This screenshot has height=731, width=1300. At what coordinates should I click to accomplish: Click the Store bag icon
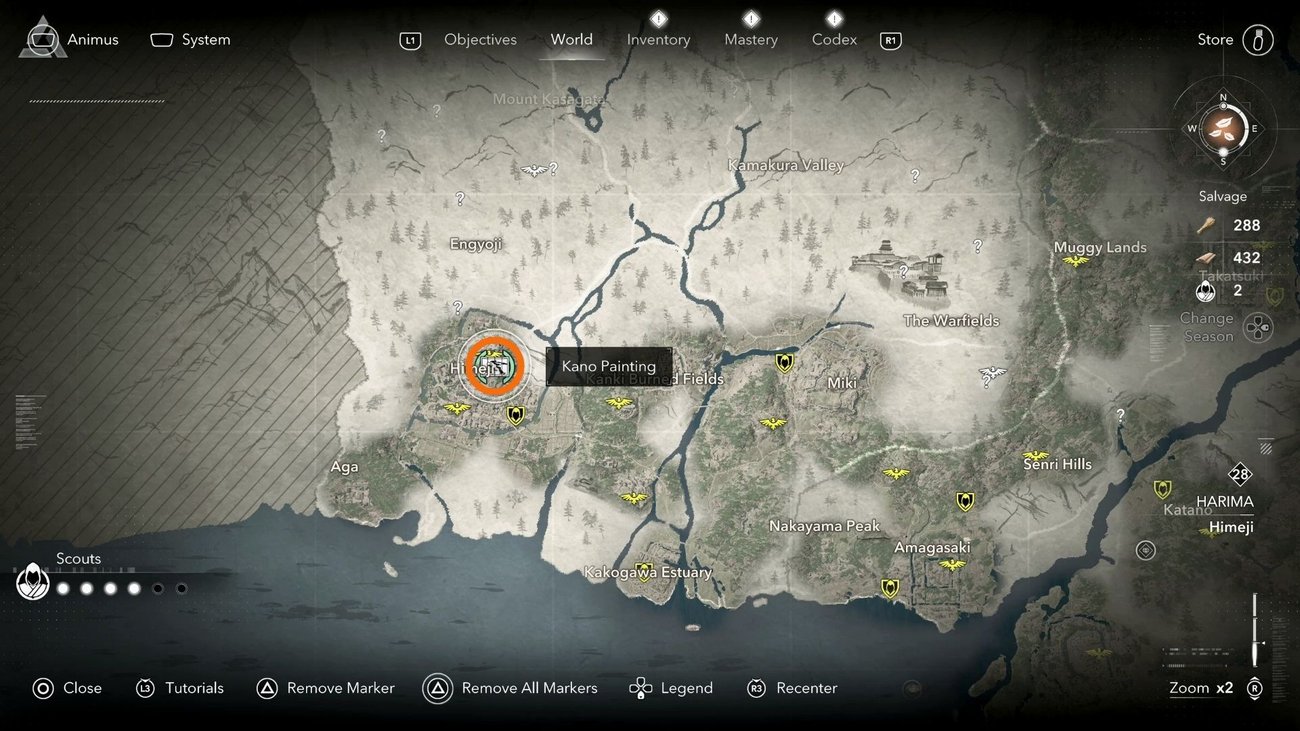pyautogui.click(x=1258, y=39)
